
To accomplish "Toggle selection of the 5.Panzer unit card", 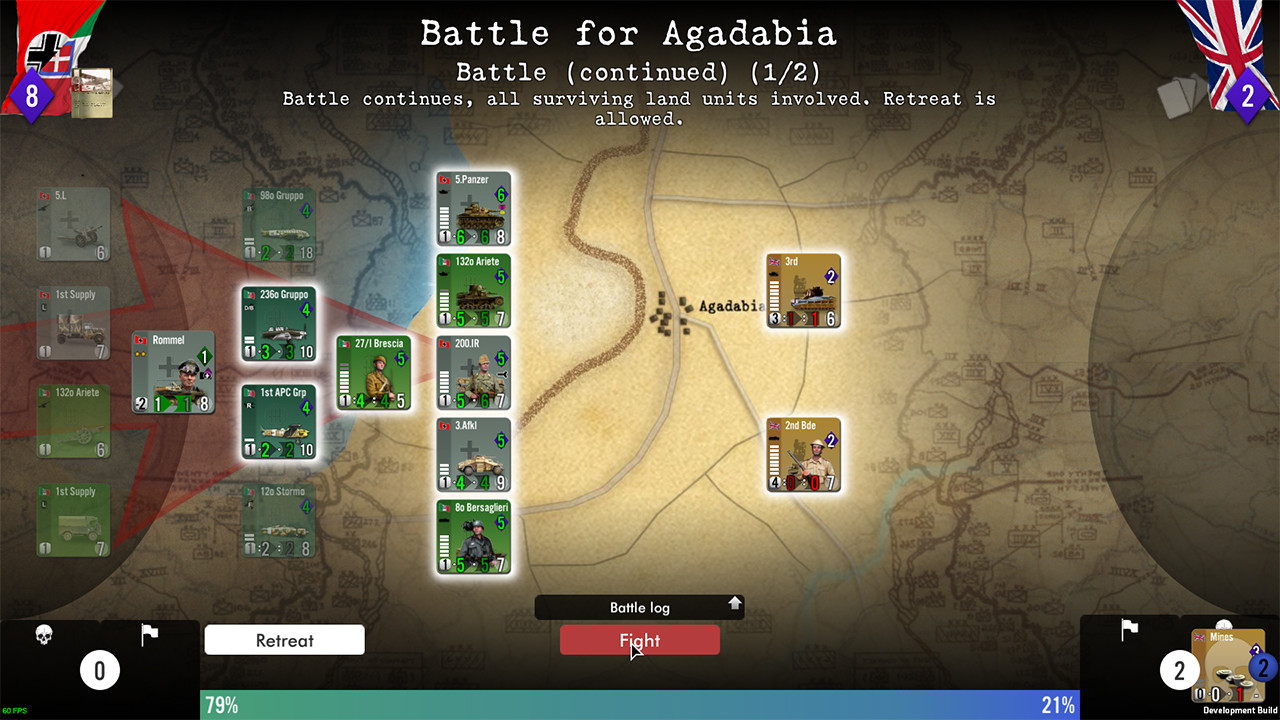I will (x=473, y=207).
